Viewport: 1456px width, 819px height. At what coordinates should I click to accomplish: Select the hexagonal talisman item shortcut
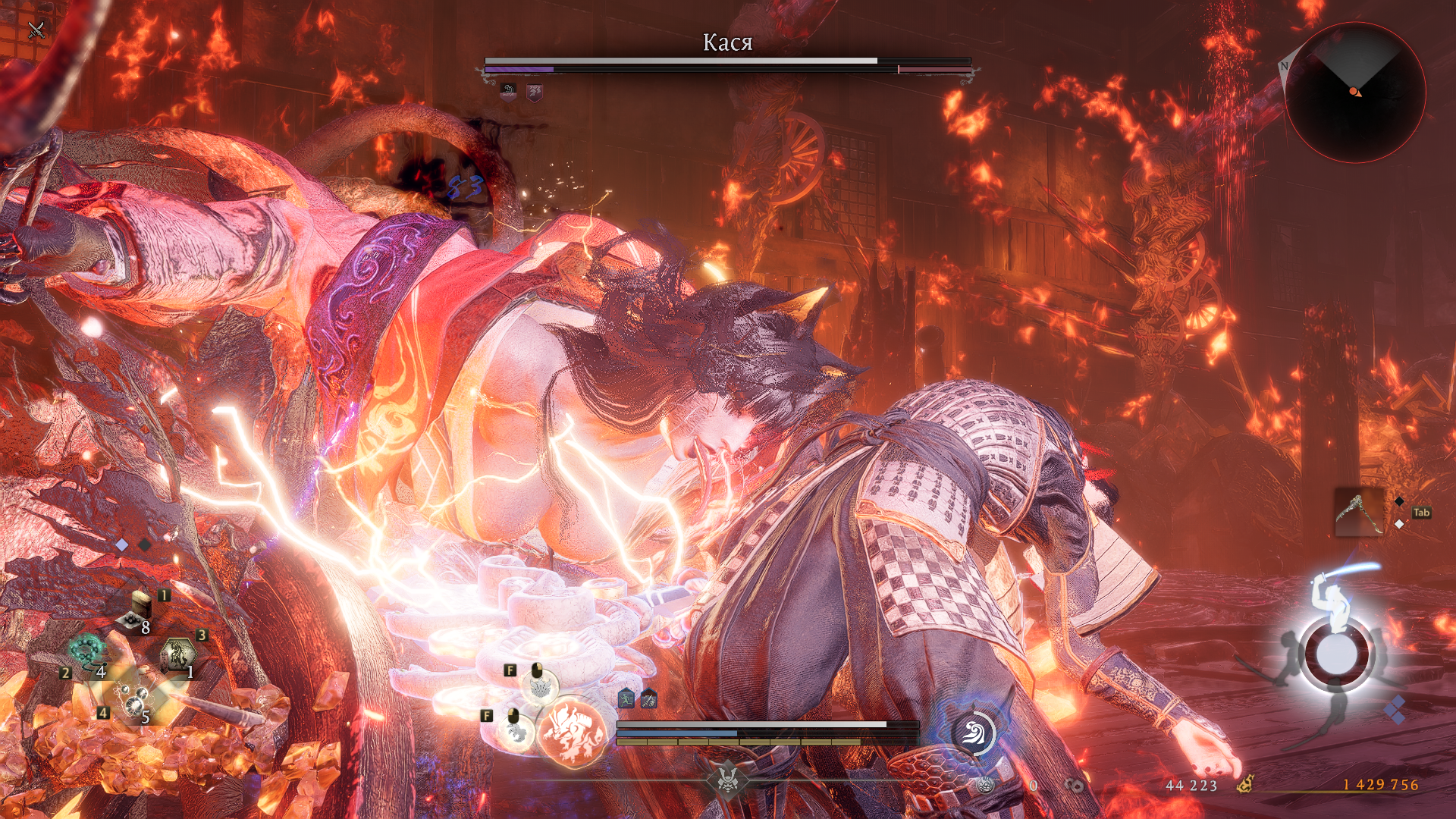[x=178, y=654]
